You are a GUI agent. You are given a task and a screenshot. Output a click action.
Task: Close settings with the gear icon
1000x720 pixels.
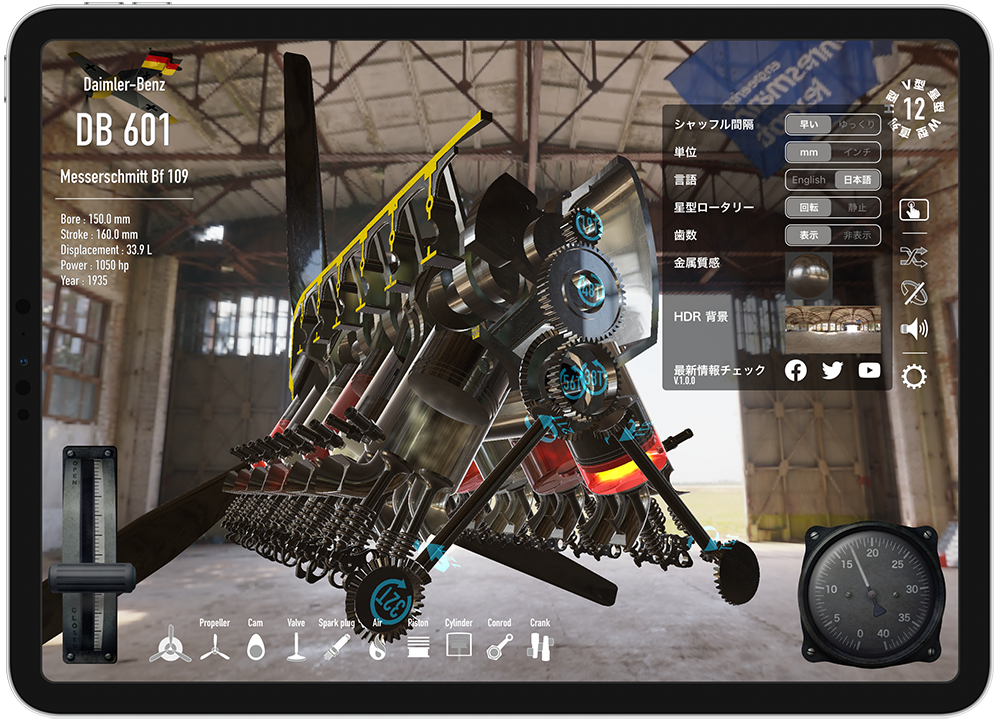[914, 376]
